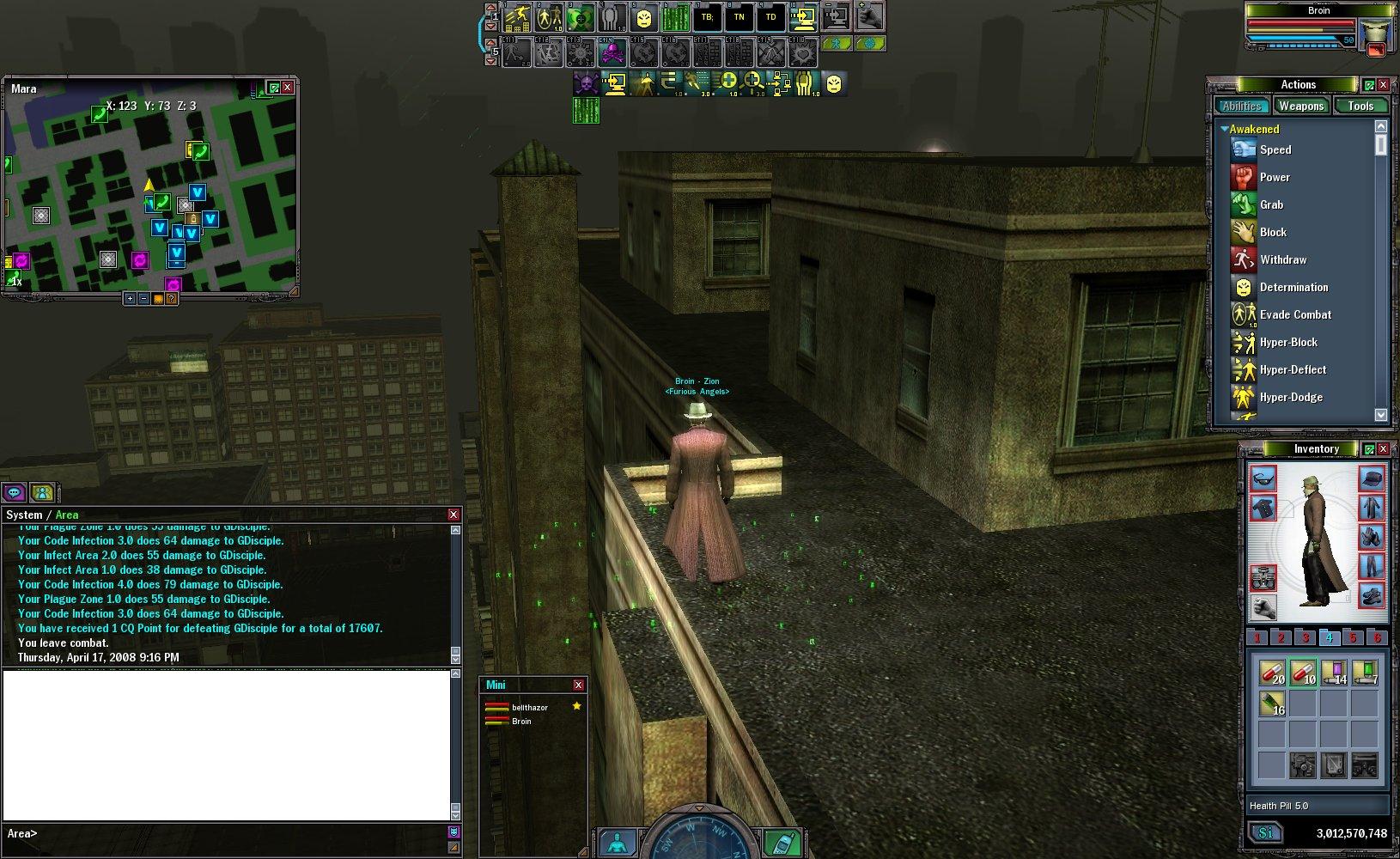Screen dimensions: 1400x859
Task: Select belthazor in the Mini team window
Action: pyautogui.click(x=529, y=707)
